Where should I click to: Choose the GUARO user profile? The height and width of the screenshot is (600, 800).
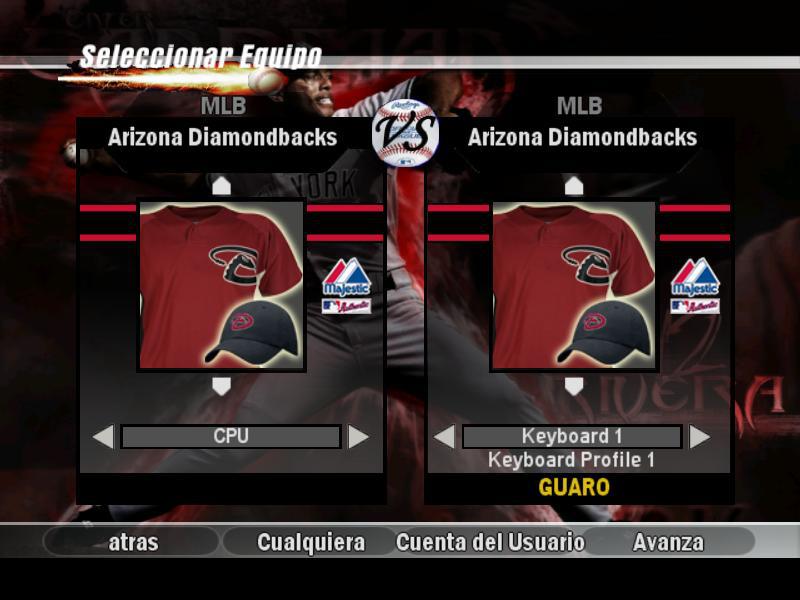(x=573, y=487)
